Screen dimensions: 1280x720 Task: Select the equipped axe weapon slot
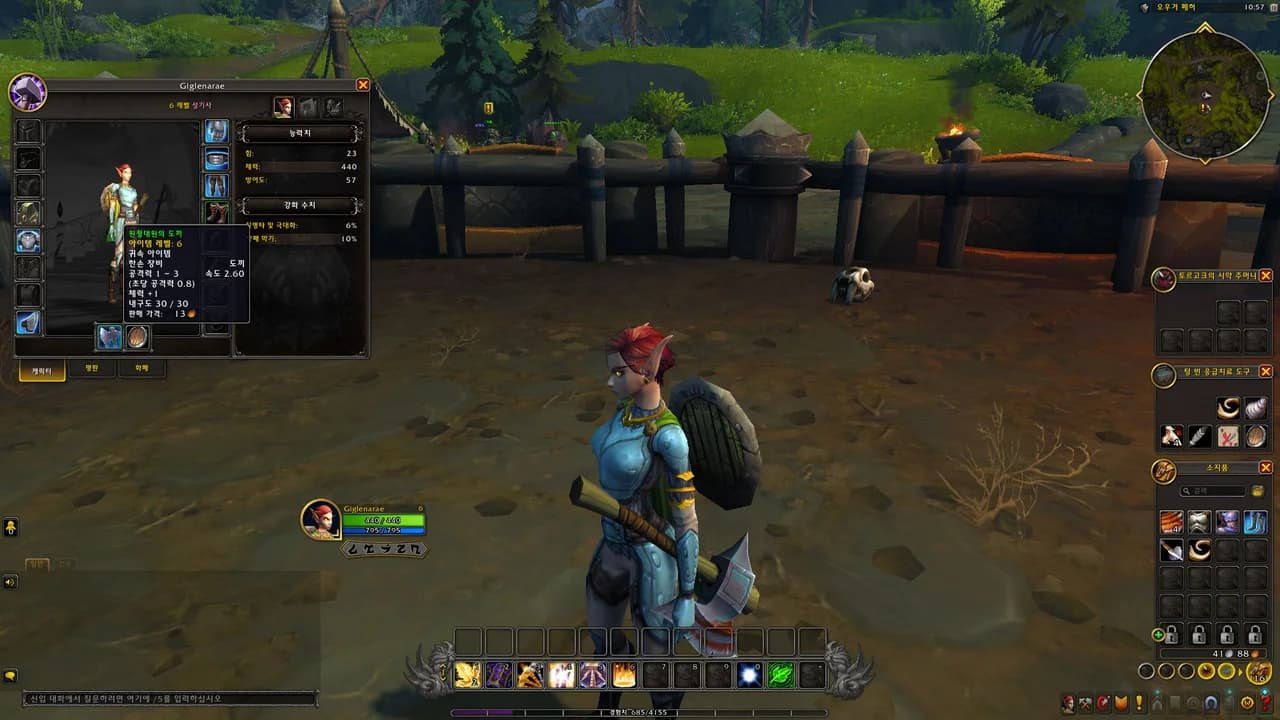109,338
